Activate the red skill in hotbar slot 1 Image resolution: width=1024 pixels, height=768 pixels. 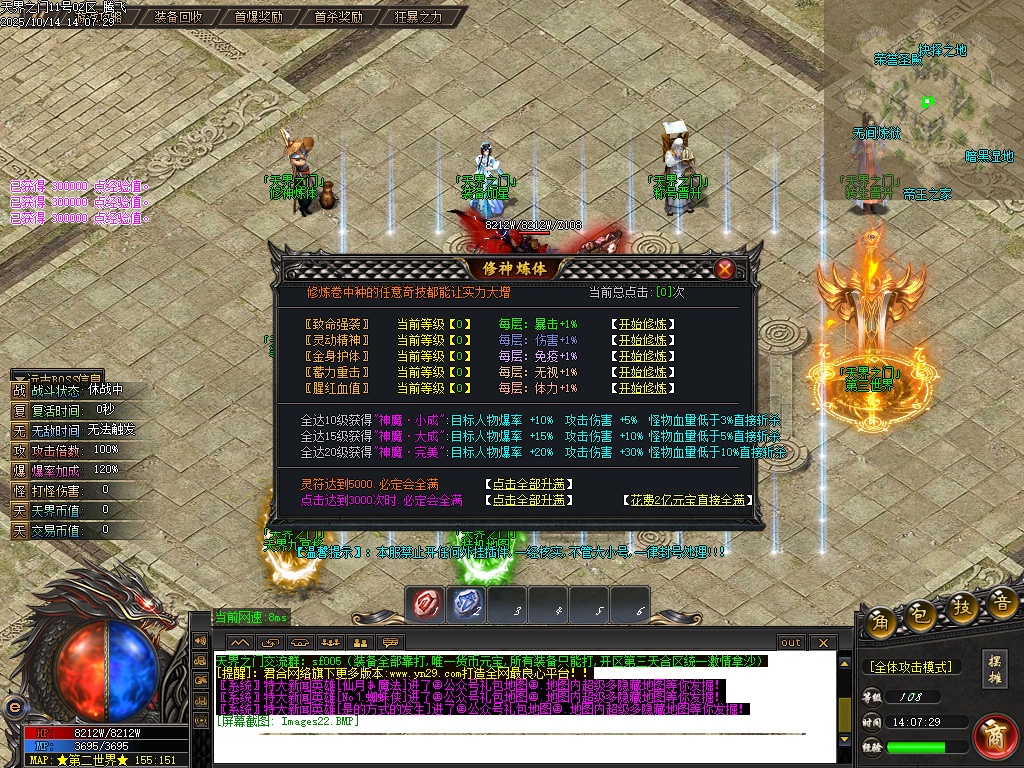[428, 604]
